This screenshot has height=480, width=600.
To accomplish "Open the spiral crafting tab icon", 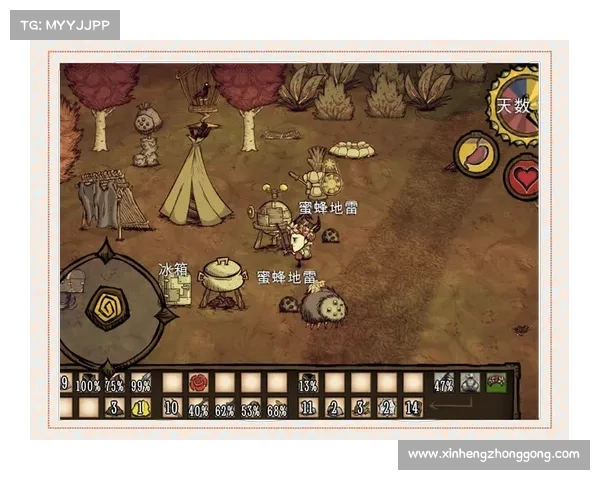I will coord(107,308).
